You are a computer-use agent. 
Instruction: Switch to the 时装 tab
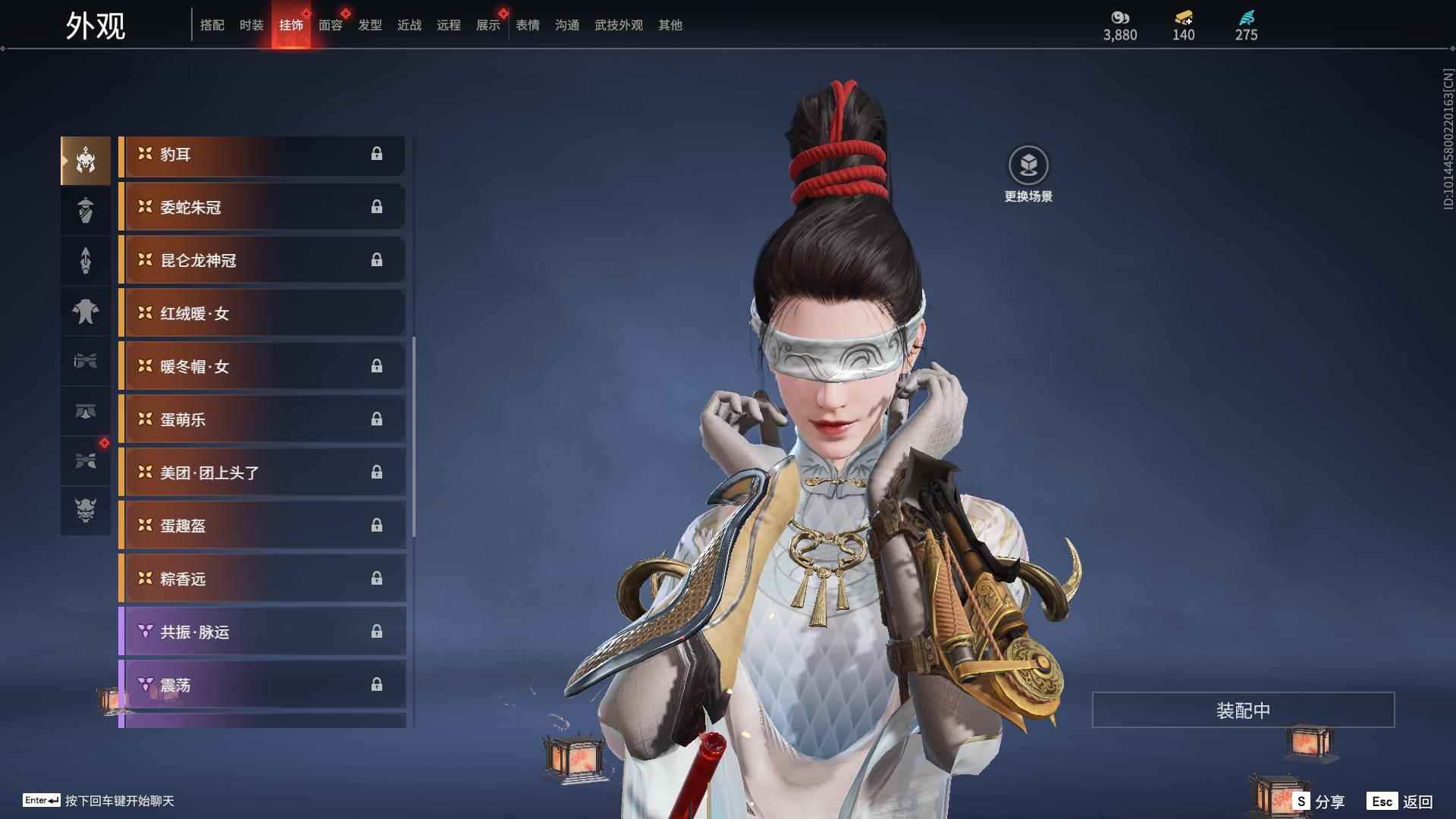(251, 25)
